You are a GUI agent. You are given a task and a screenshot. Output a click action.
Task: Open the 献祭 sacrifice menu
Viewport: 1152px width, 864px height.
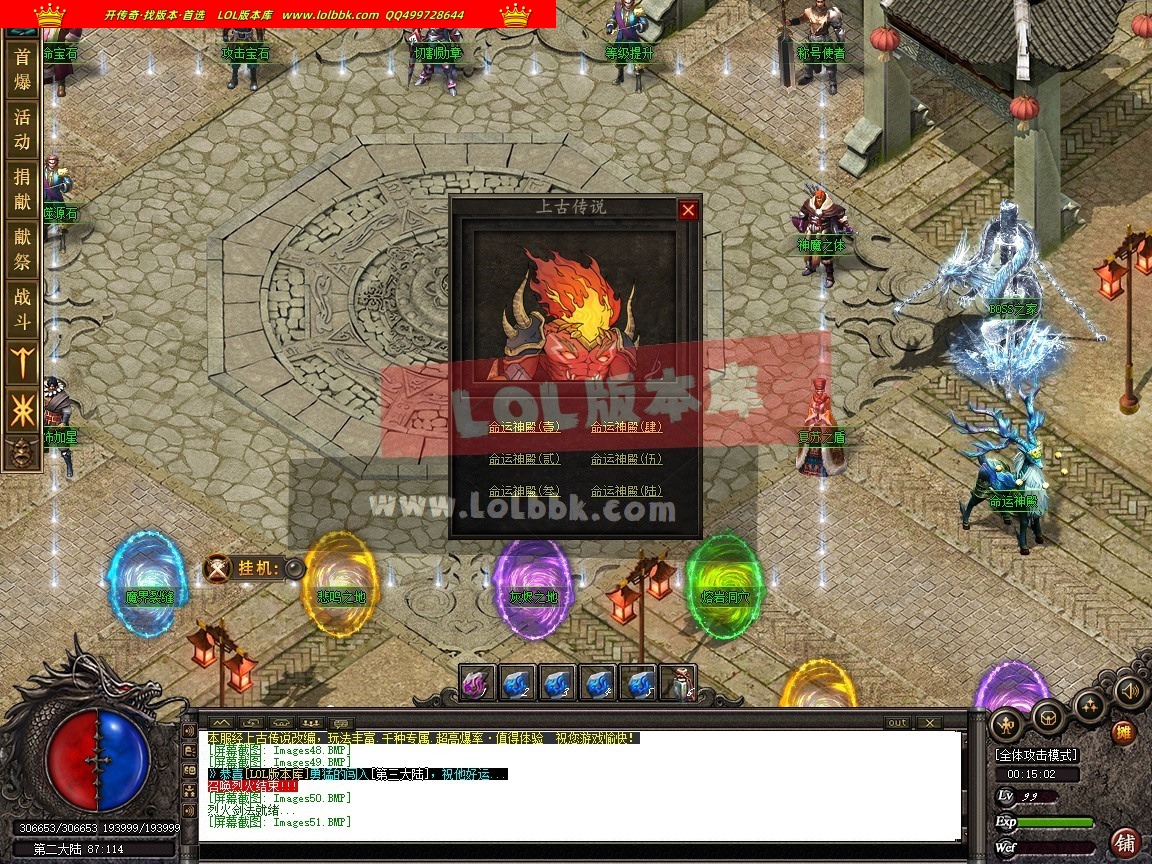coord(22,249)
